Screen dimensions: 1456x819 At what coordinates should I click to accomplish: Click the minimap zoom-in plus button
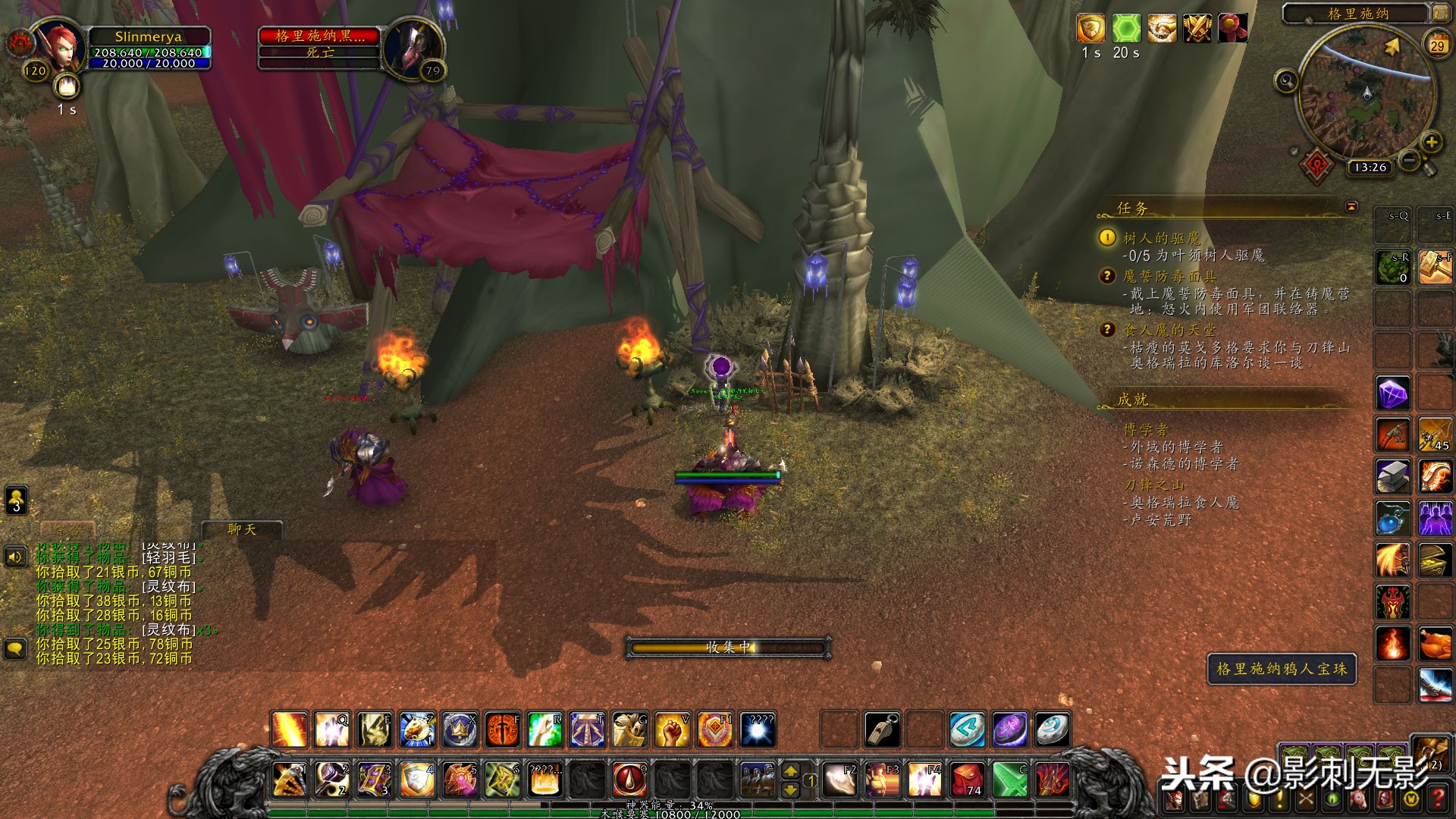click(x=1431, y=142)
